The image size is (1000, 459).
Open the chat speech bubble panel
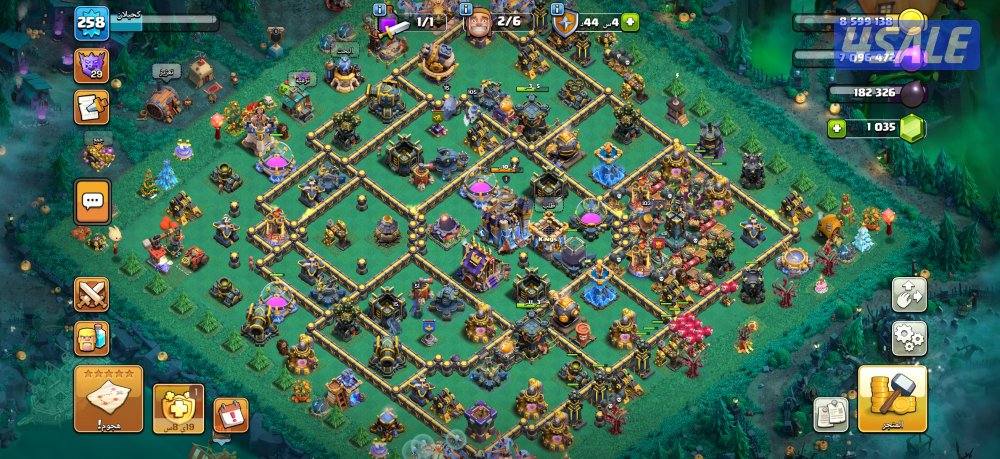pos(92,201)
